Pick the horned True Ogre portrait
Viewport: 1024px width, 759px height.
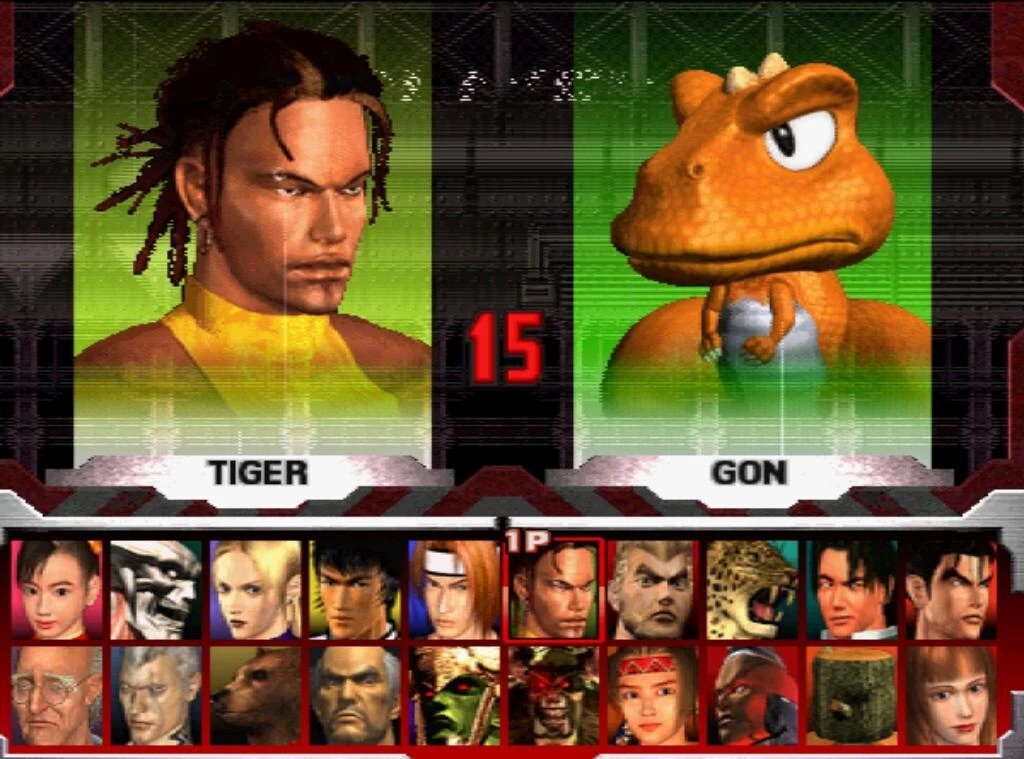click(x=553, y=696)
